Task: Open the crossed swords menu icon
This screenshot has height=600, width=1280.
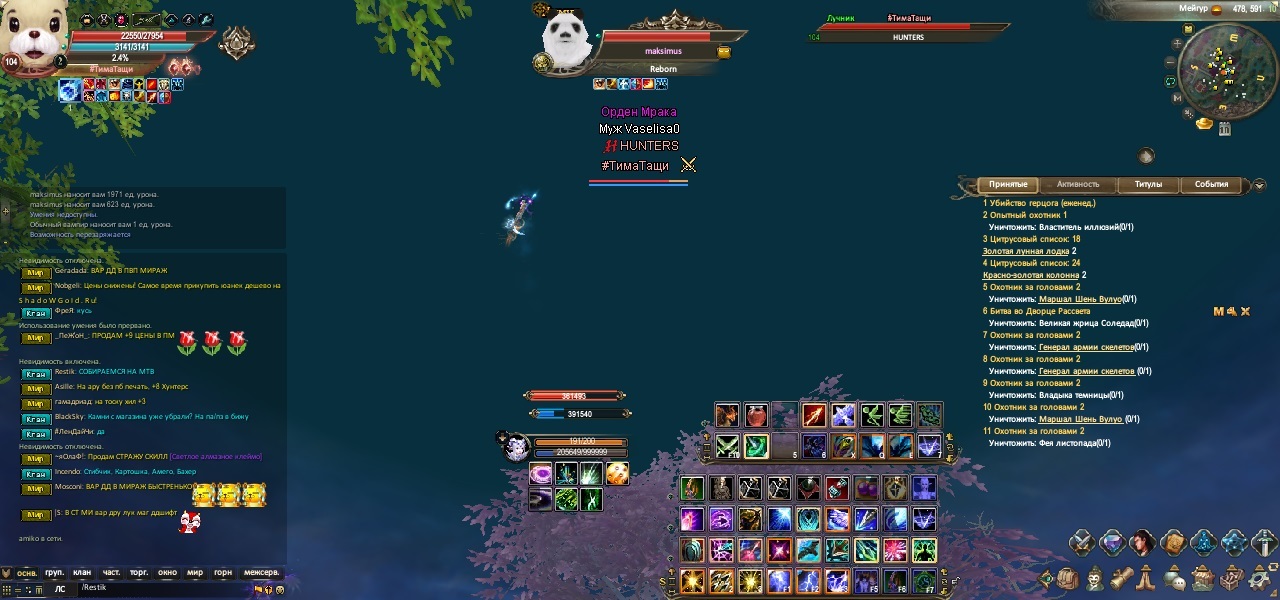Action: click(x=1081, y=543)
